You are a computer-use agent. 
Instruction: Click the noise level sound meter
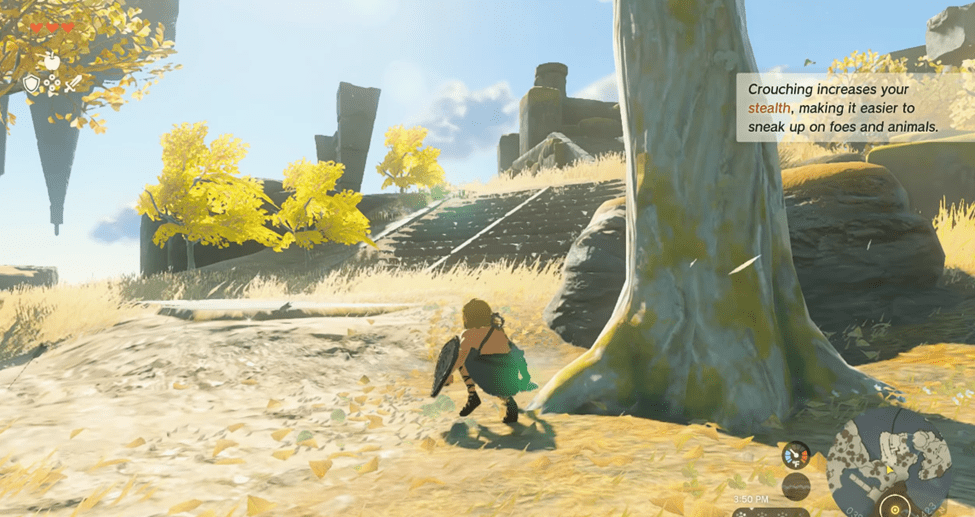(x=796, y=487)
